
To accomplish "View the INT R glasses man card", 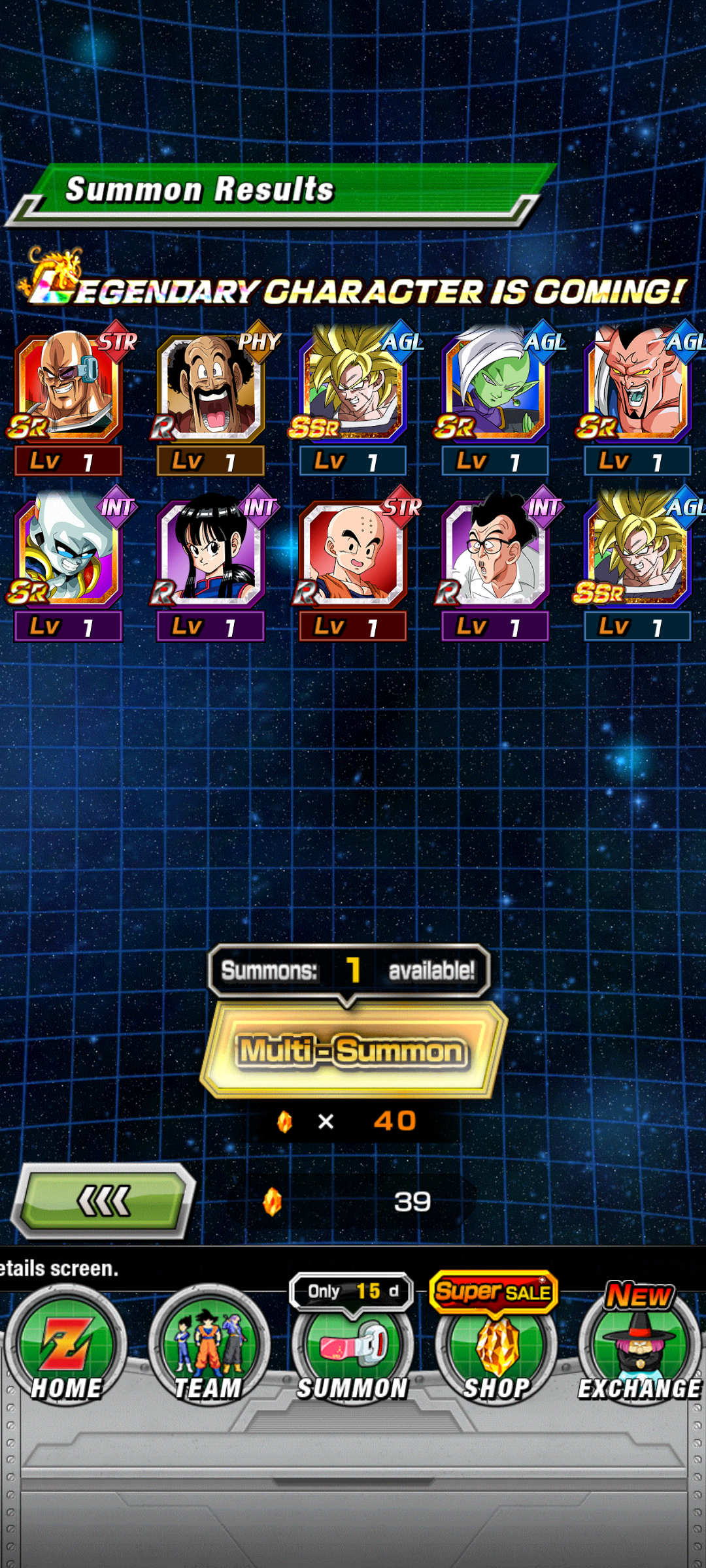I will [495, 552].
